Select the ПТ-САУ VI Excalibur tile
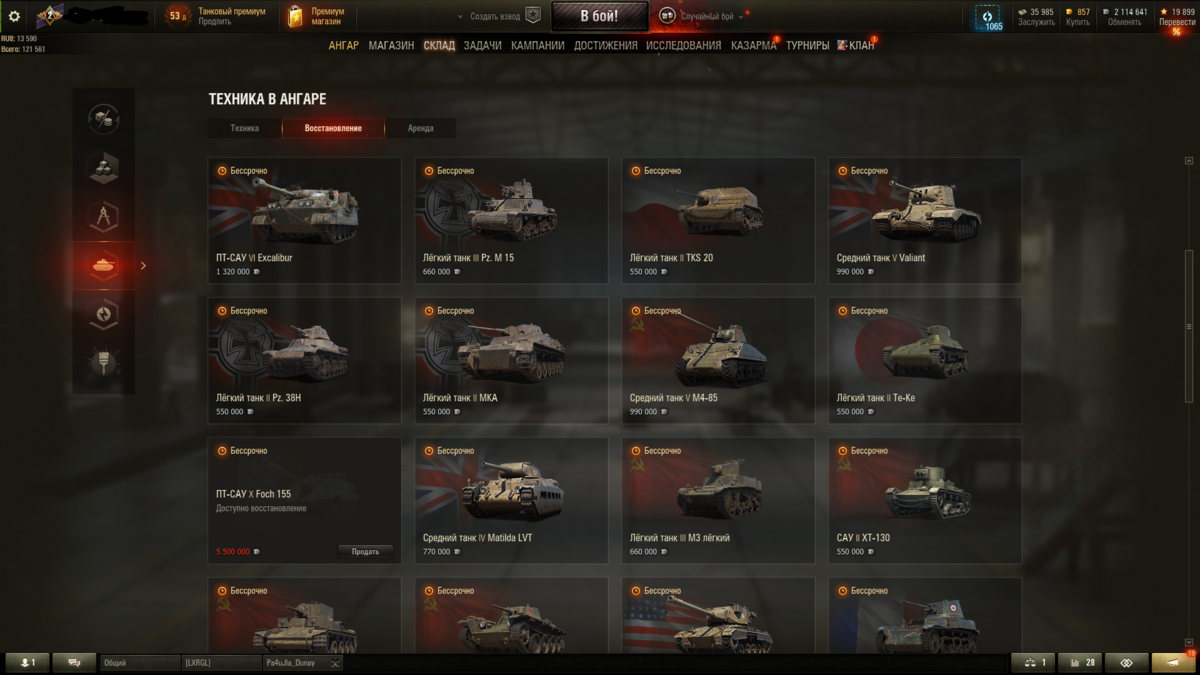The image size is (1200, 675). tap(304, 220)
